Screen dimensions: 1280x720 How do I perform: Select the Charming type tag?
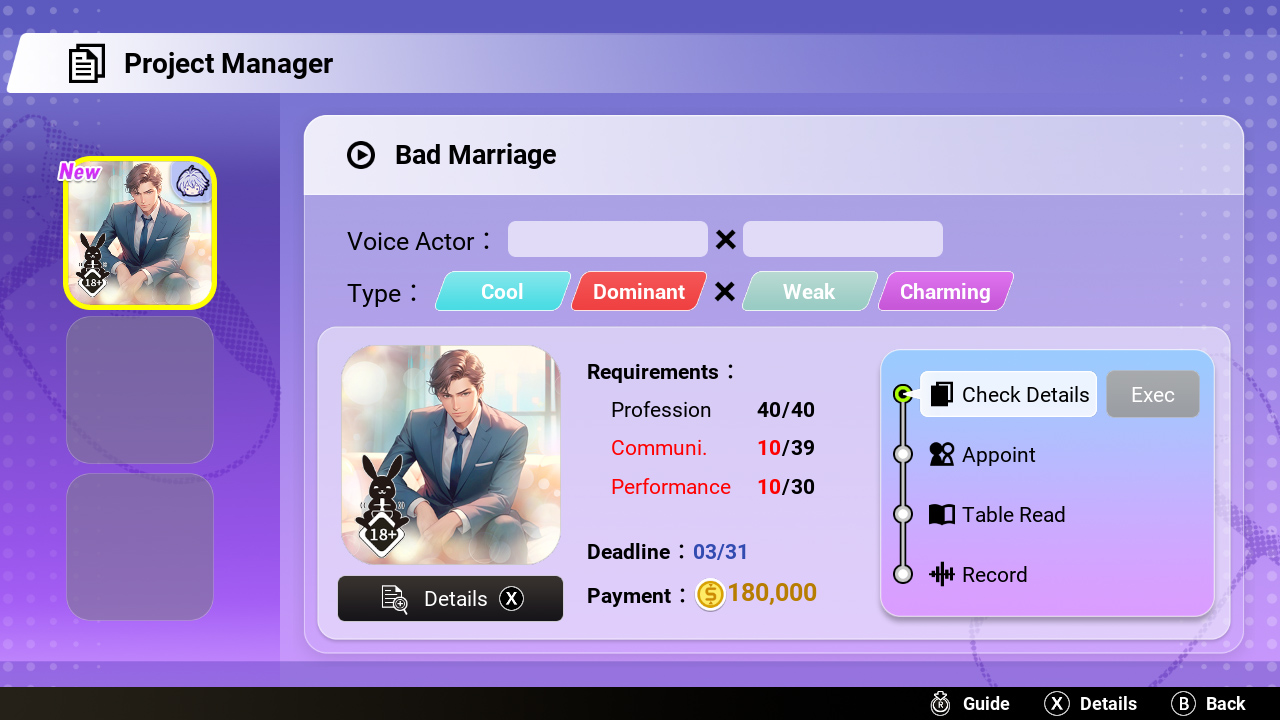click(x=944, y=291)
